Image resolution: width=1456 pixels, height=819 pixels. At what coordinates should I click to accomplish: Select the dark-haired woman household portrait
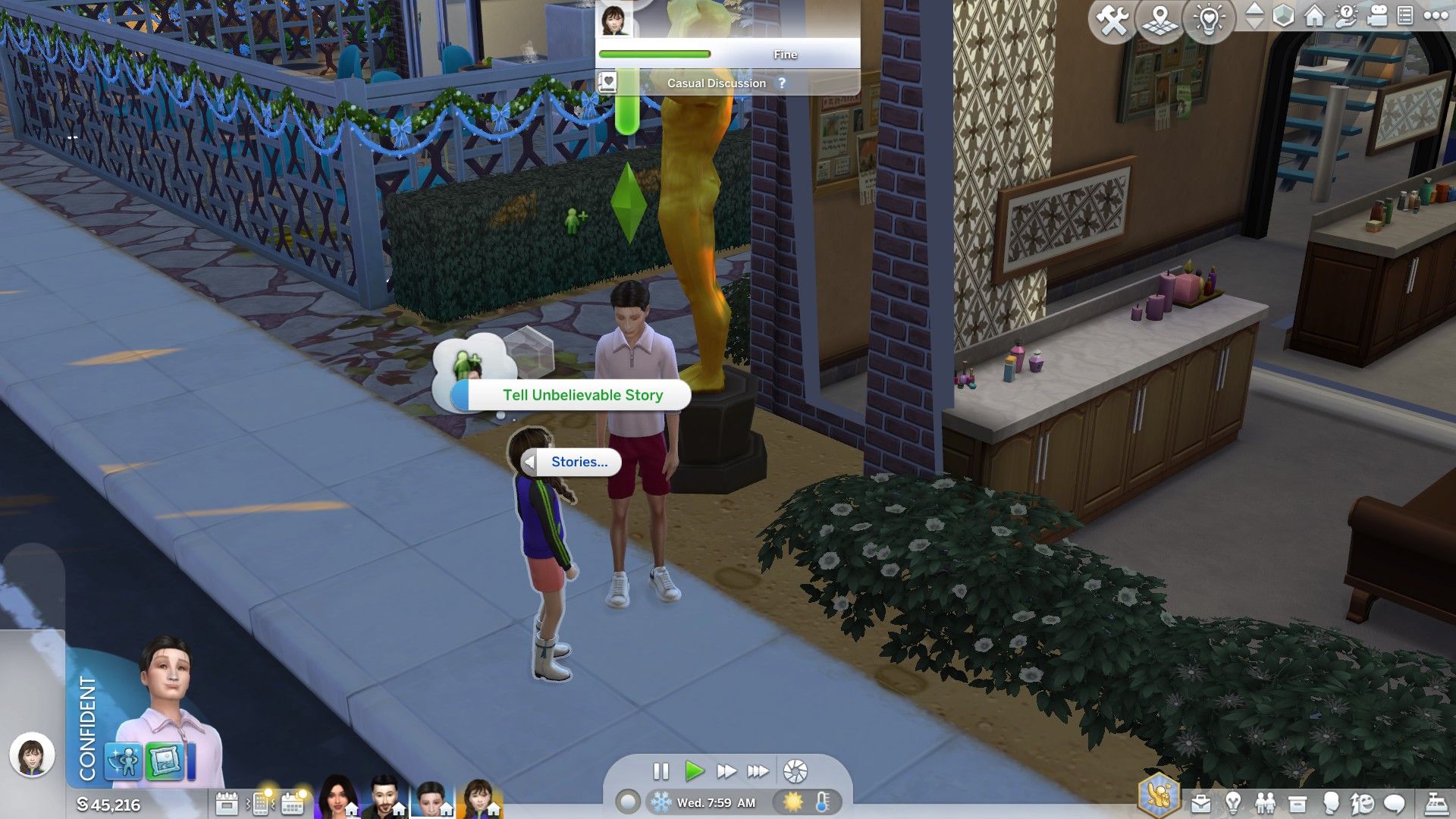337,798
